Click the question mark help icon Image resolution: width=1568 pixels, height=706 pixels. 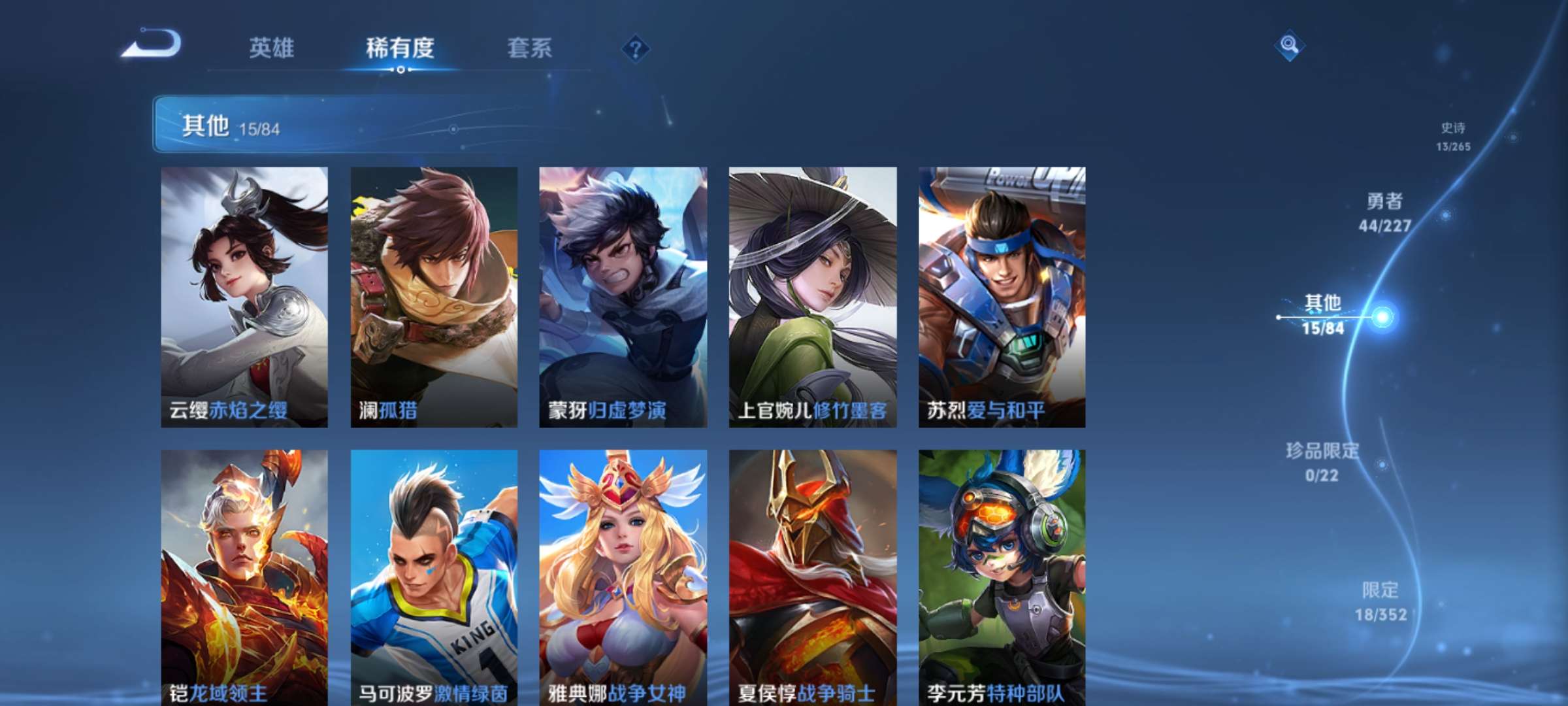[x=637, y=49]
